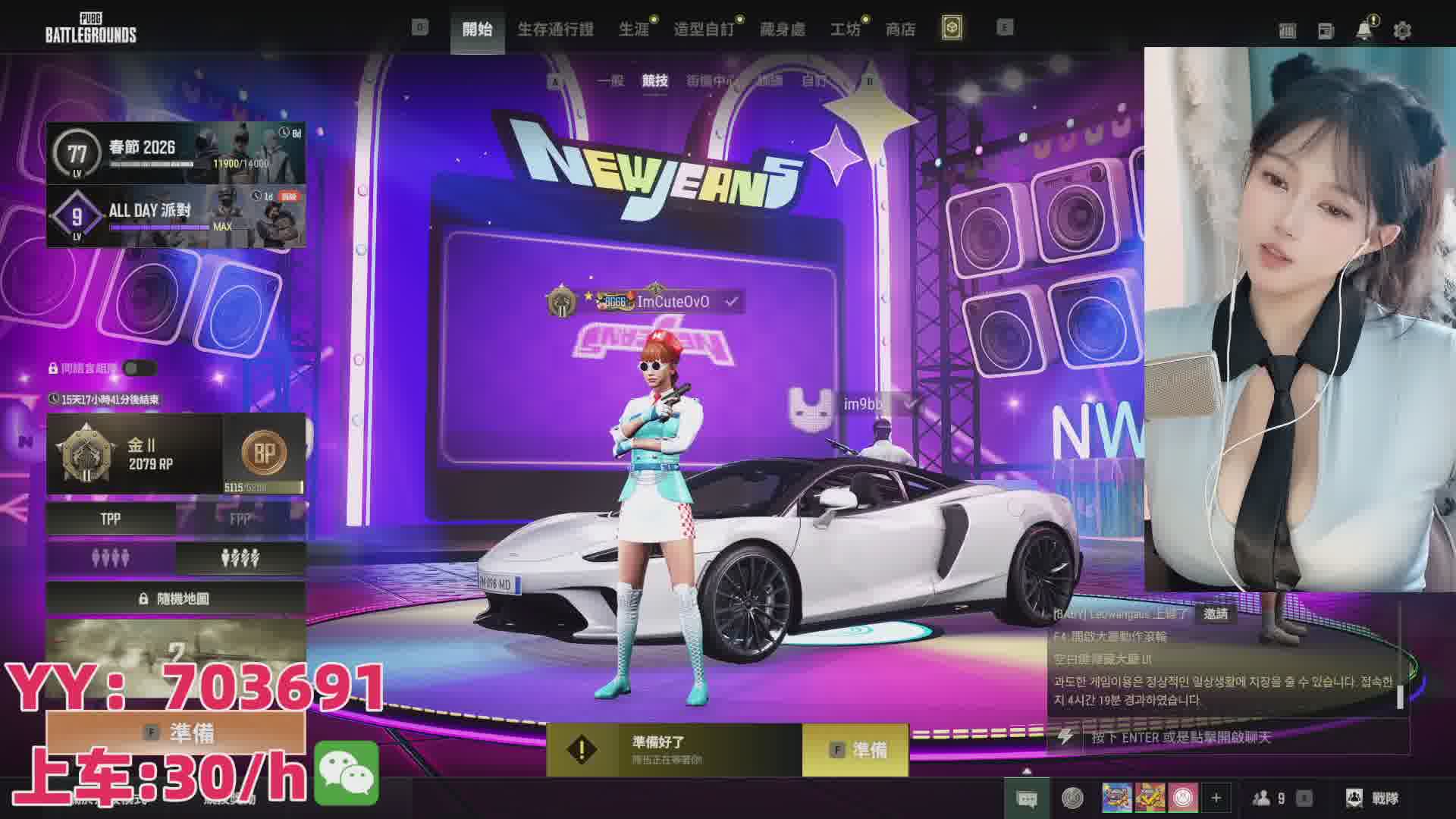The width and height of the screenshot is (1456, 819).
Task: Toggle the same-language matchmaking switch
Action: [140, 369]
